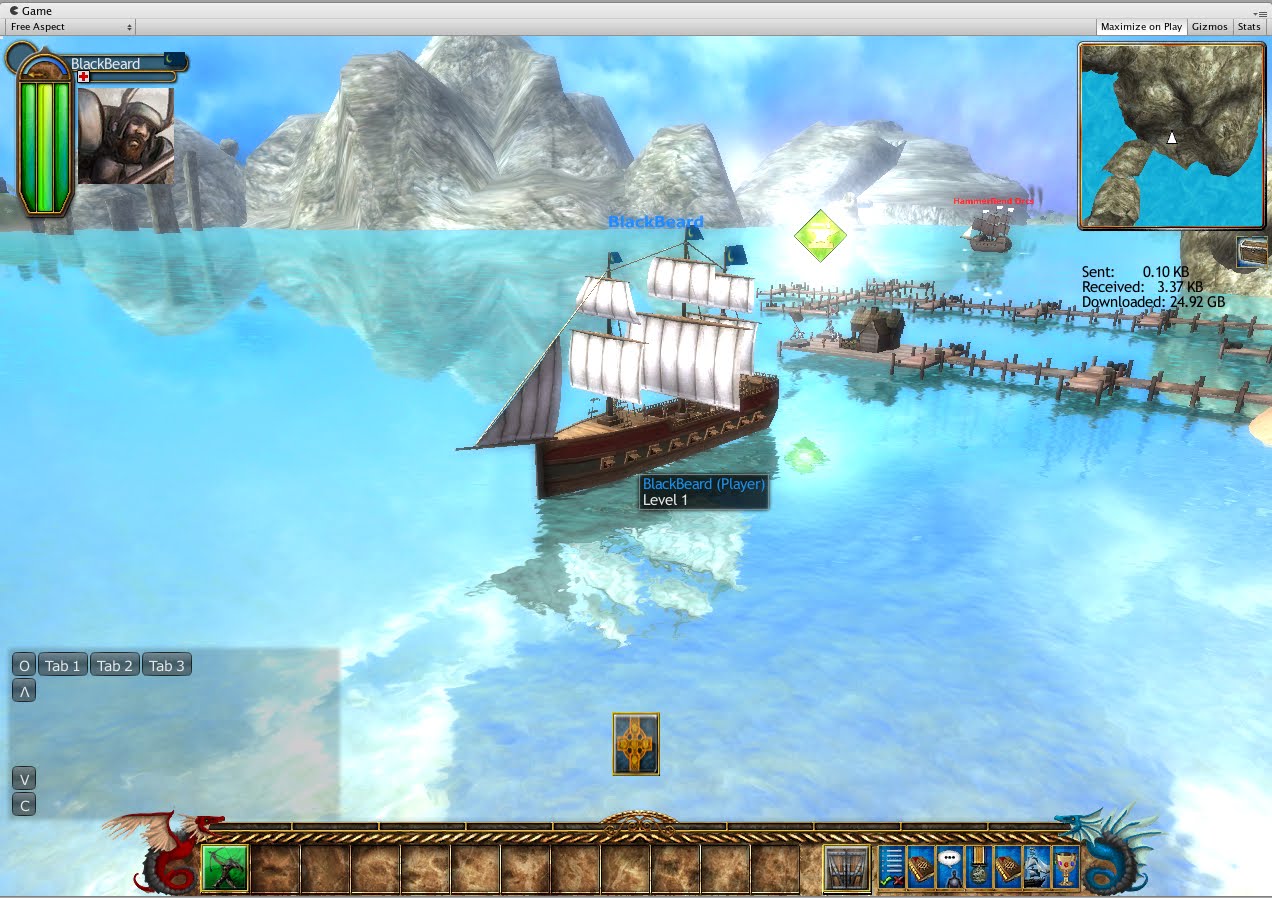Open the checklist quest log icon
Image resolution: width=1272 pixels, height=898 pixels.
(892, 867)
